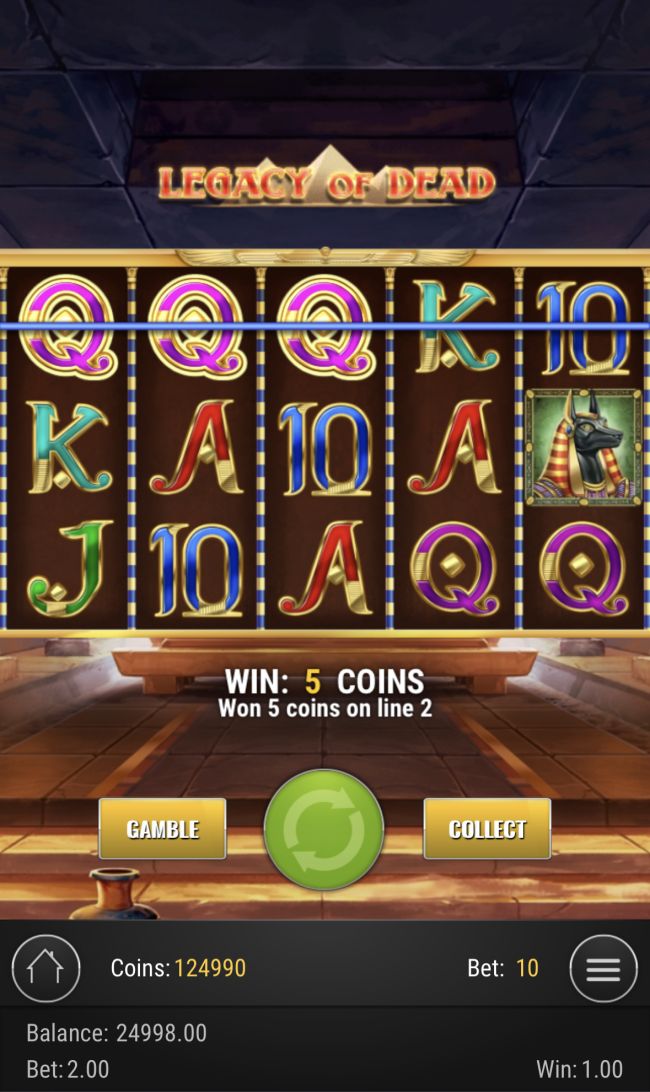Open the hamburger menu
This screenshot has width=650, height=1092.
point(603,968)
